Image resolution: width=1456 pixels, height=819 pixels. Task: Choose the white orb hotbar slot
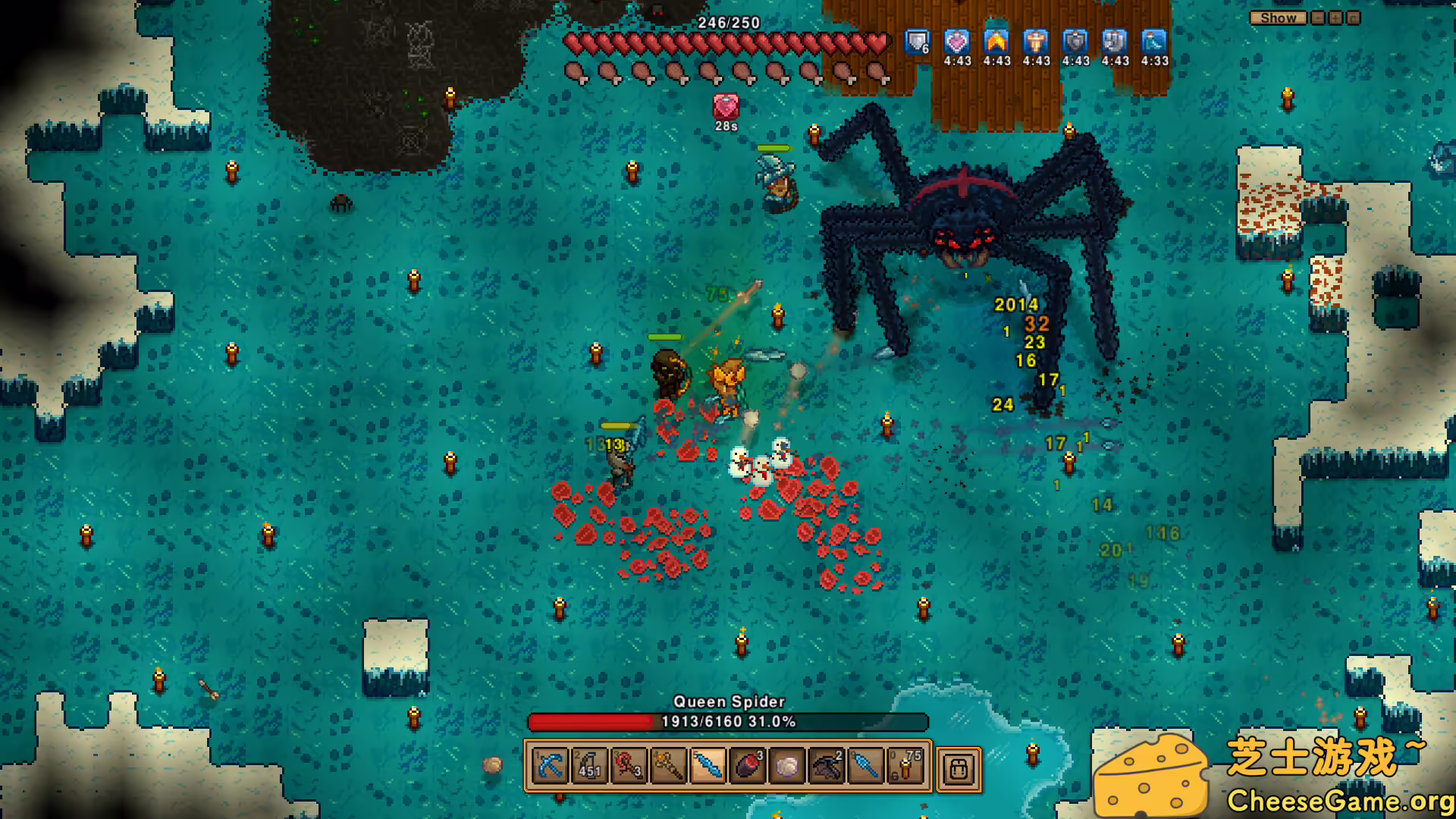point(787,767)
